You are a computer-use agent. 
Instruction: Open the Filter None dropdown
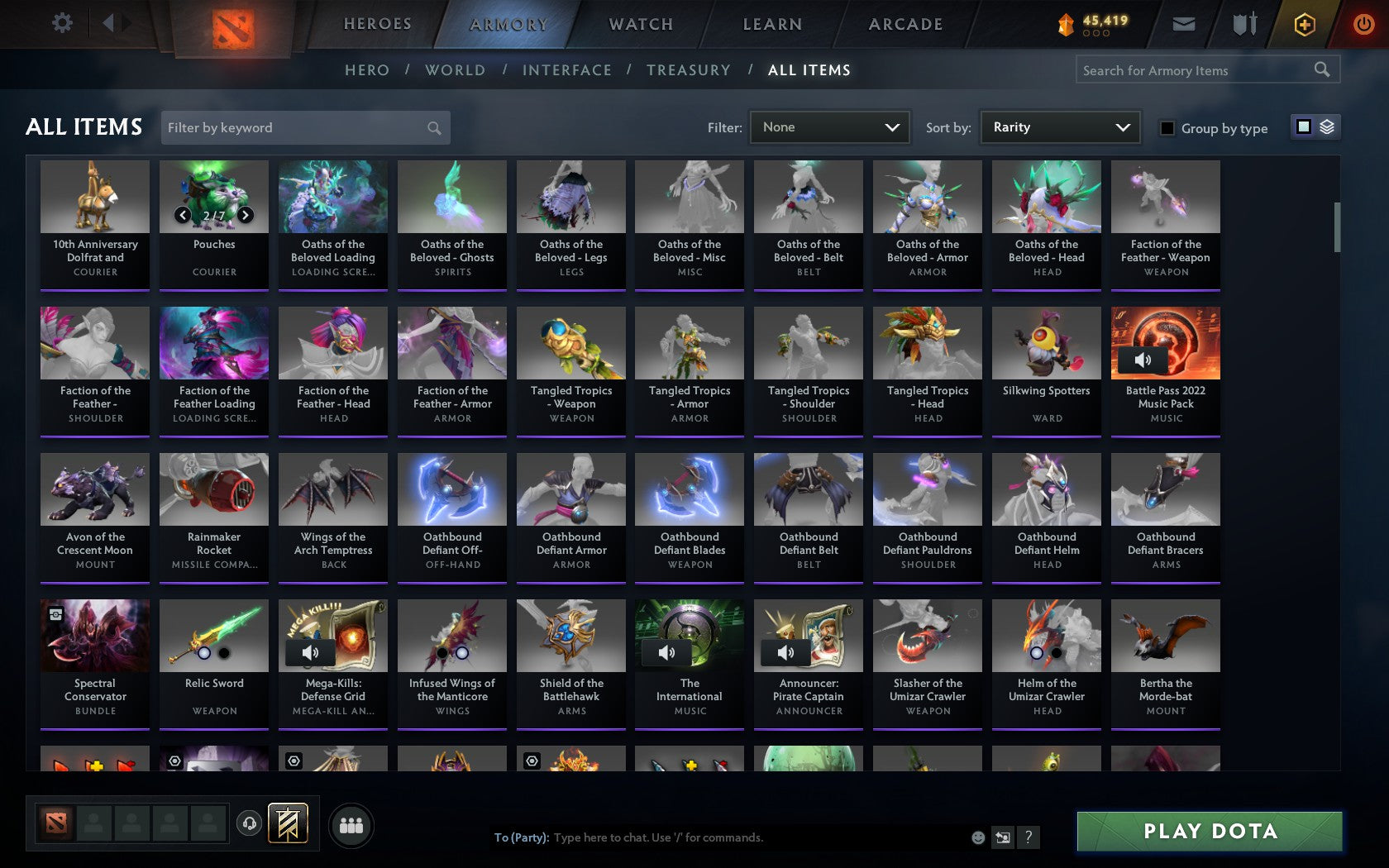click(x=829, y=127)
